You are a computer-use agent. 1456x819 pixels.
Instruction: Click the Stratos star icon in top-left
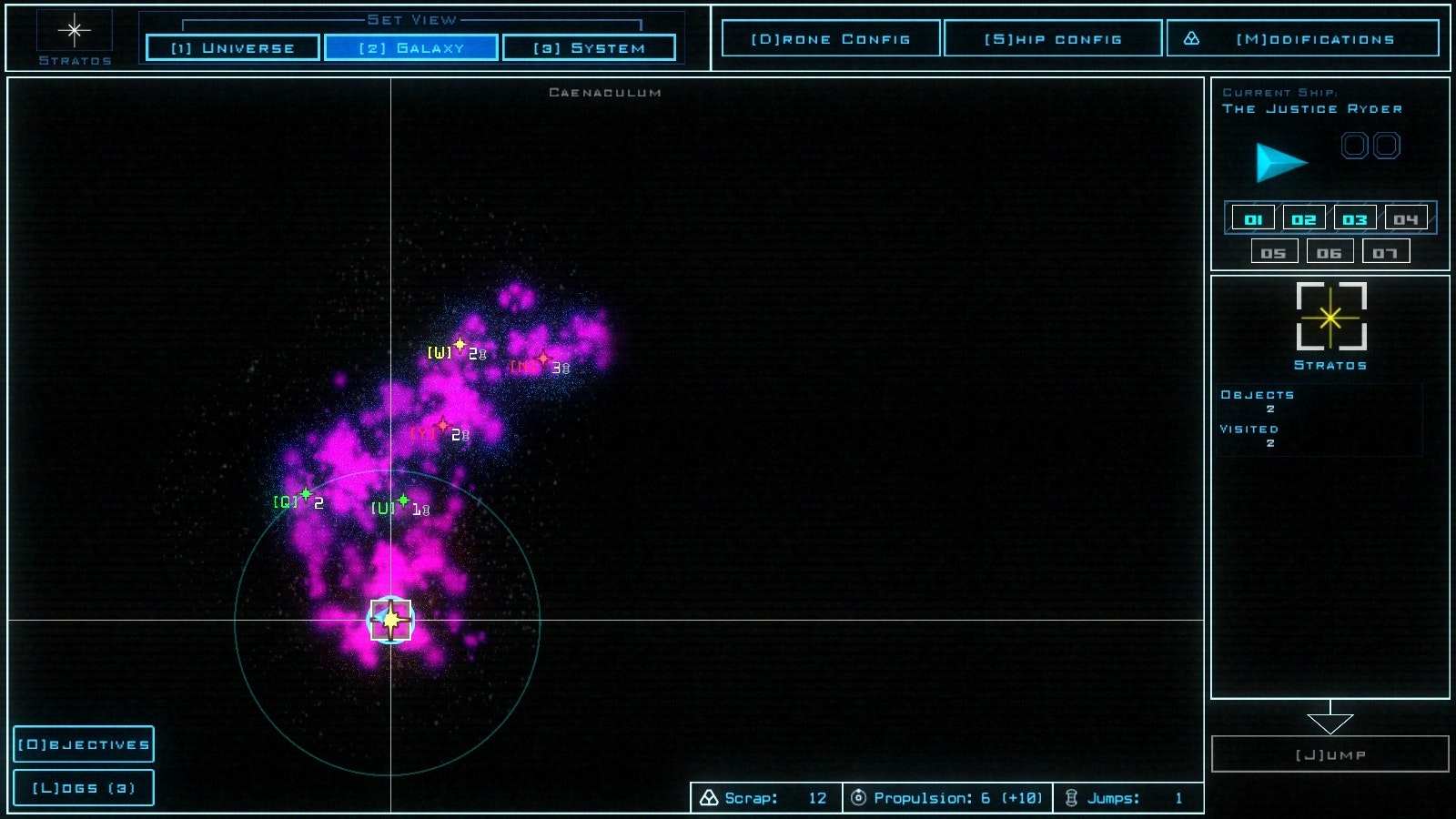(75, 31)
